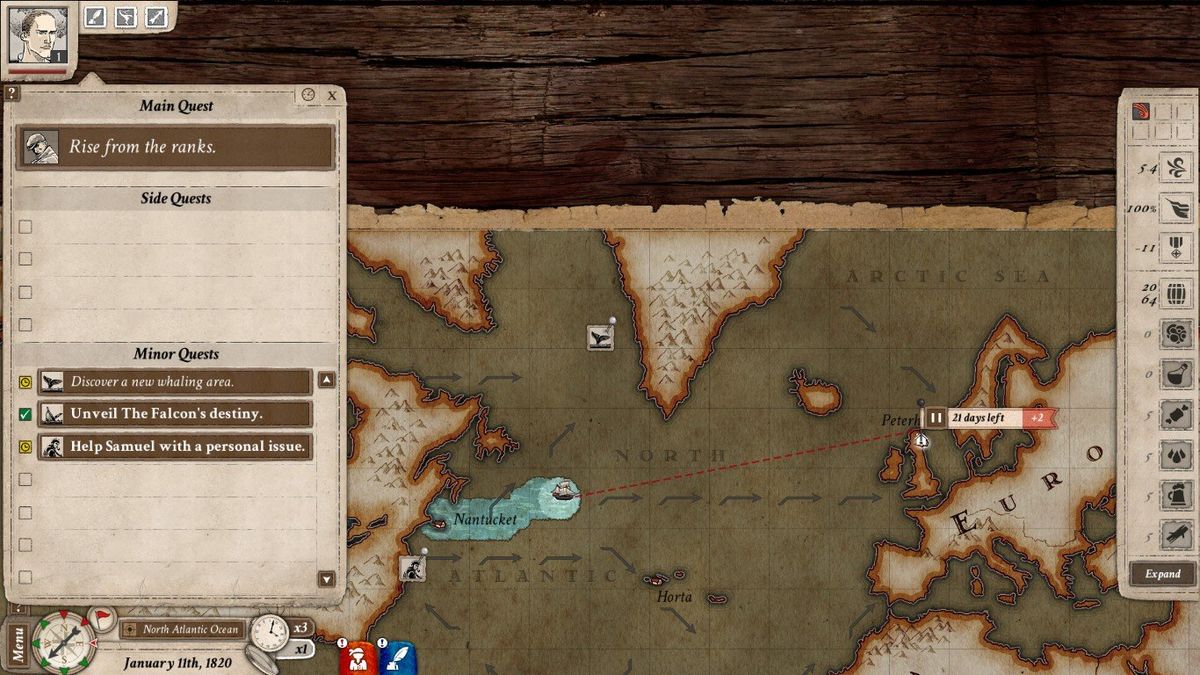Open the Menu tab
The height and width of the screenshot is (675, 1200).
point(17,644)
